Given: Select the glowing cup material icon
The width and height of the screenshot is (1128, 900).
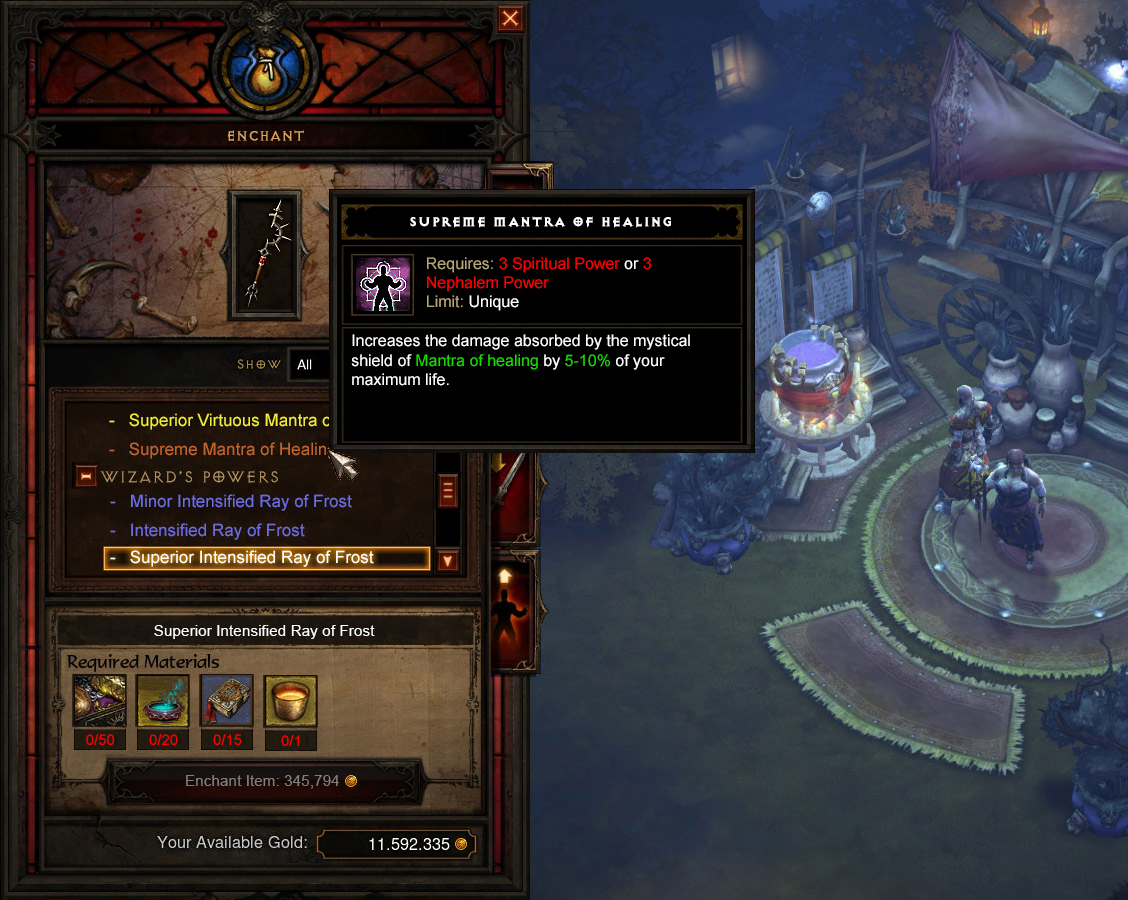Looking at the screenshot, I should (290, 700).
